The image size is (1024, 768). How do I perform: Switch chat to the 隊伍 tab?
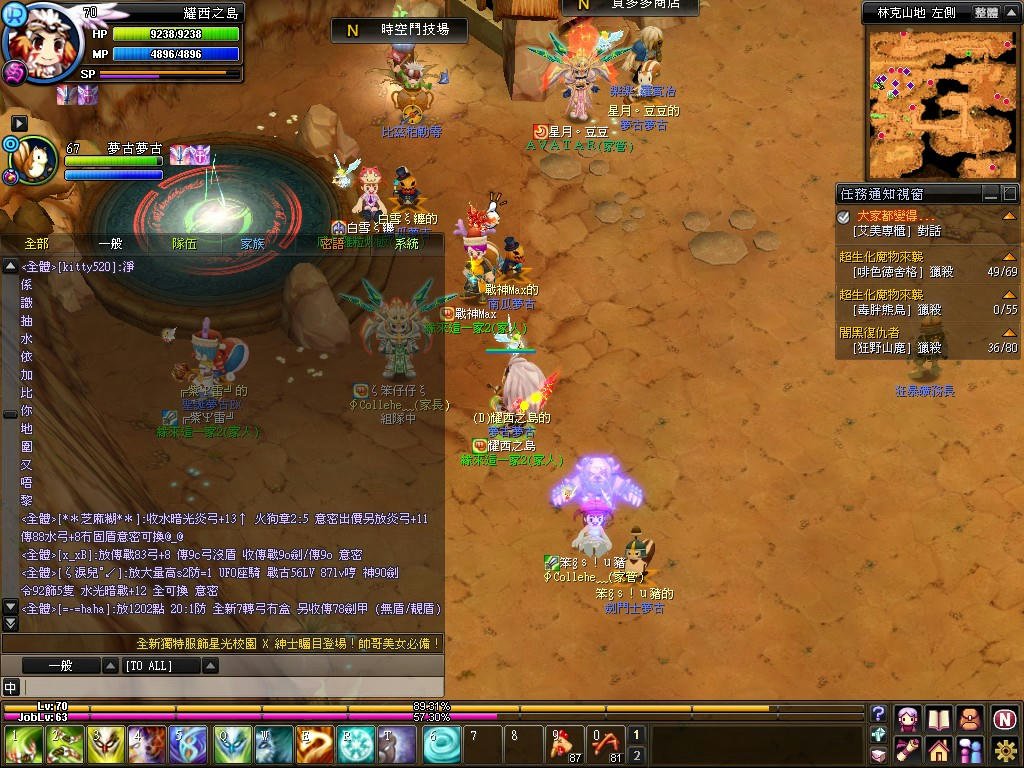point(184,243)
